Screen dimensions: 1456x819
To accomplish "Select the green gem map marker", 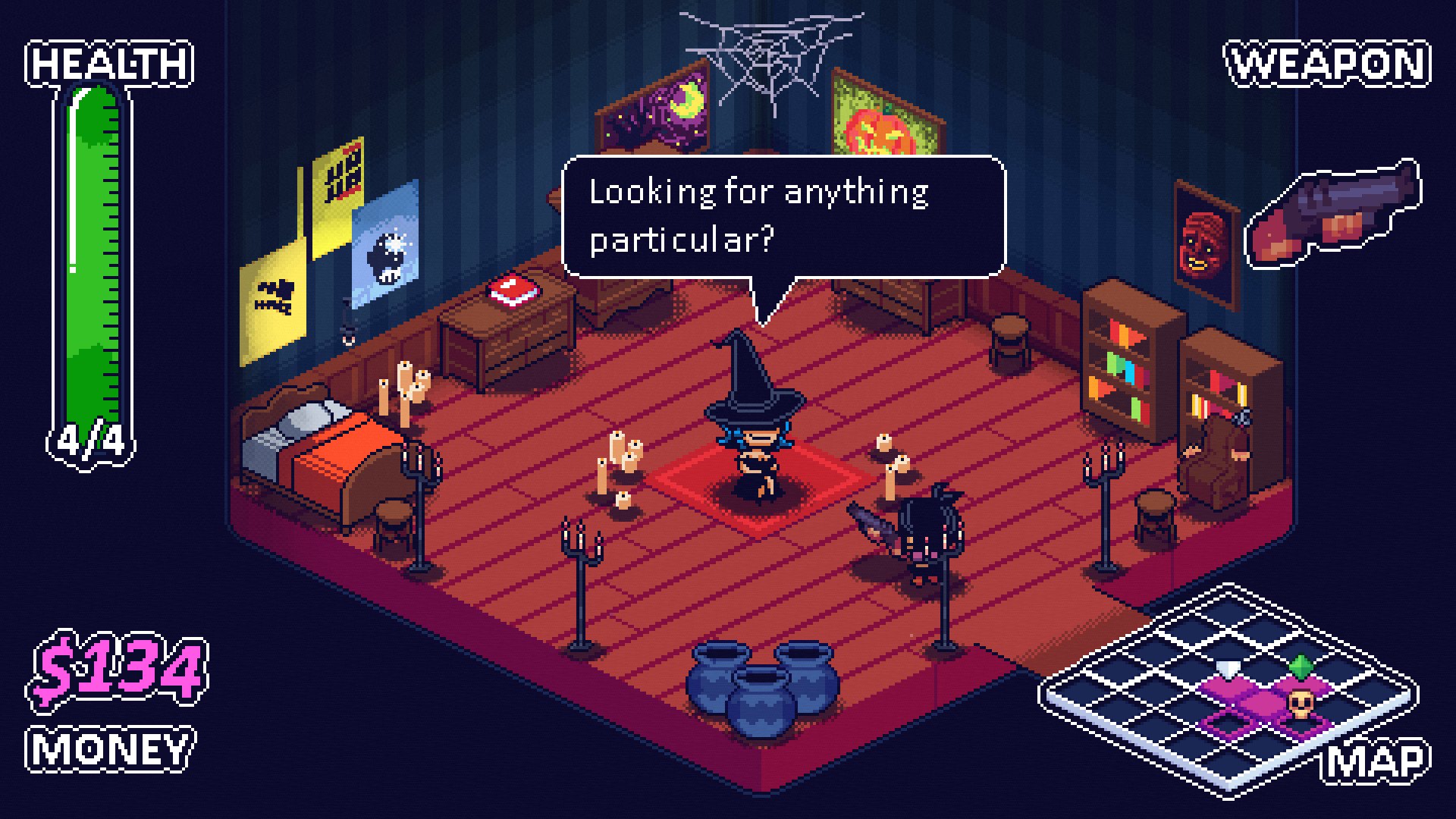I will point(1301,667).
